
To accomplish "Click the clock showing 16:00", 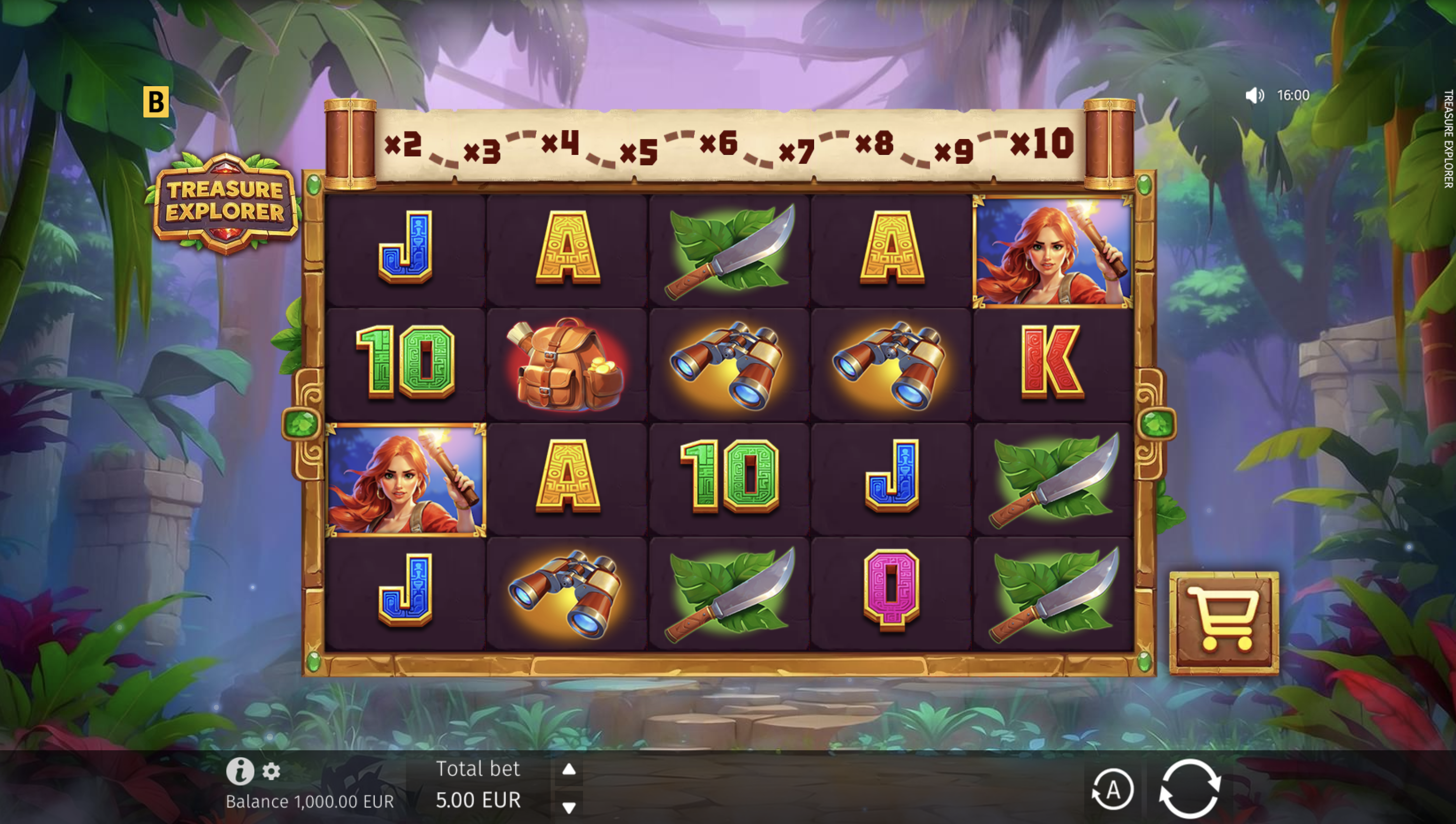I will [x=1293, y=95].
